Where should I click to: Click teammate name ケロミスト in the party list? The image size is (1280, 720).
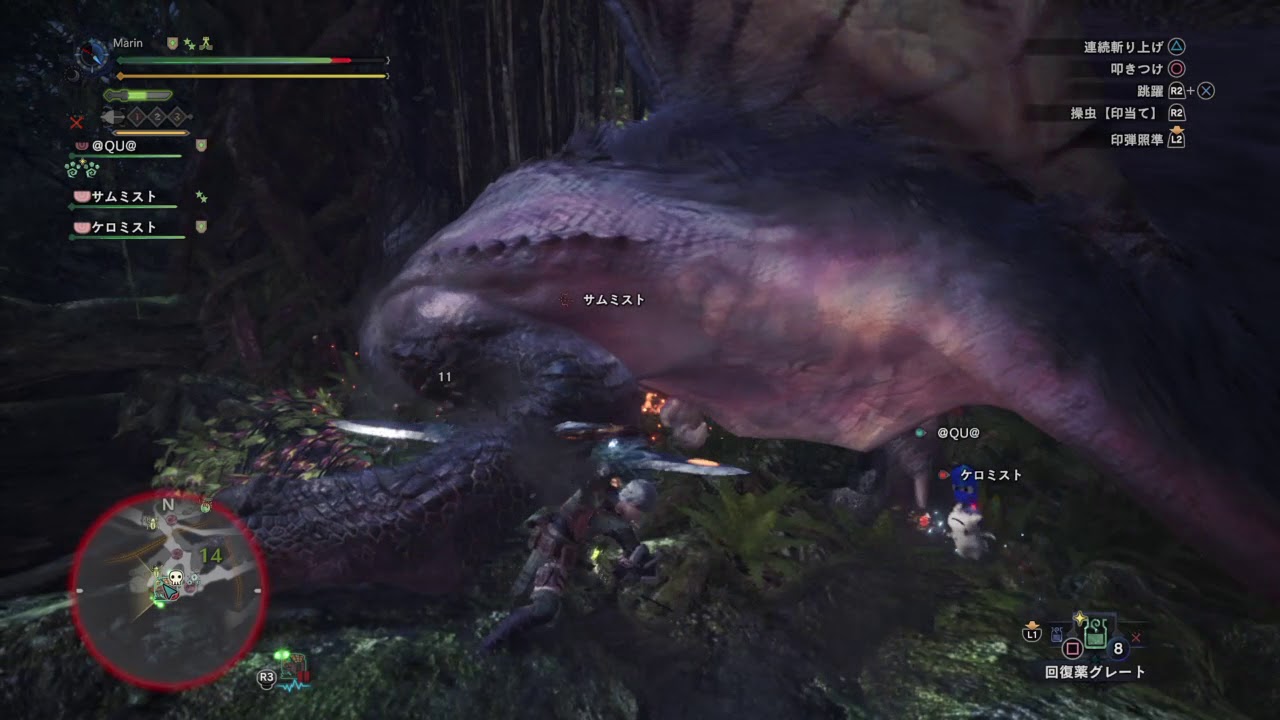122,225
